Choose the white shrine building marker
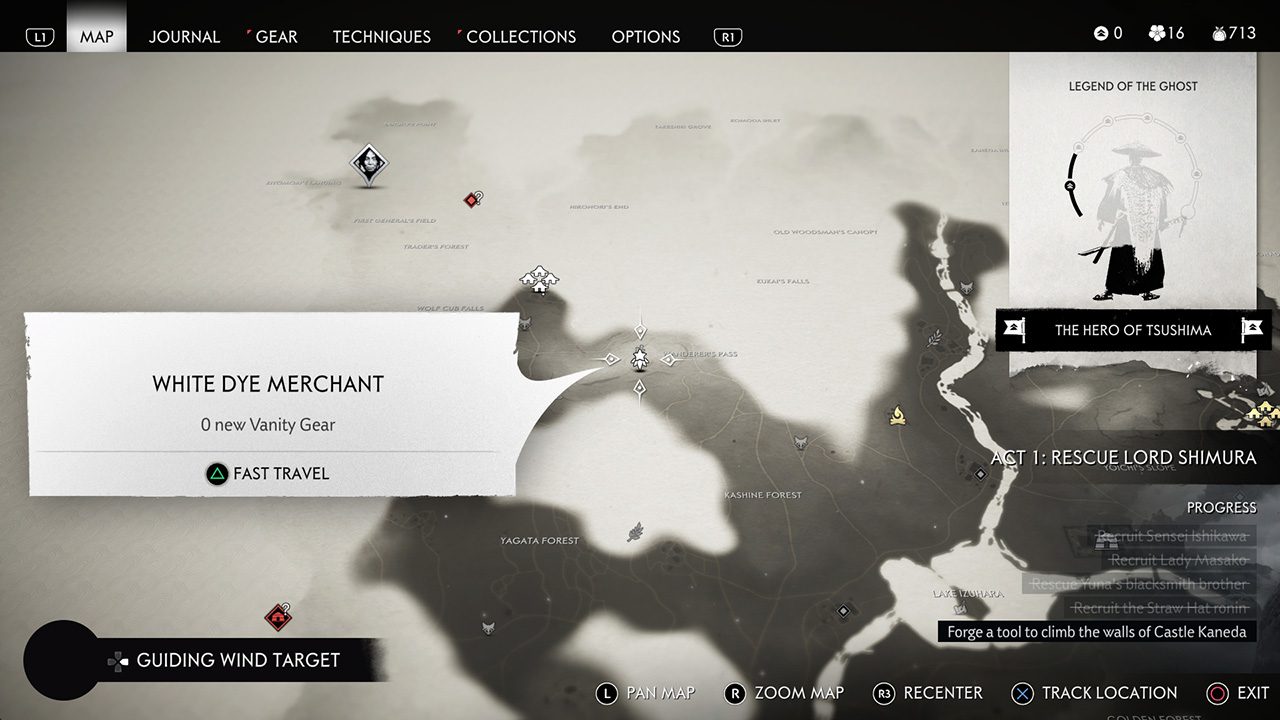This screenshot has height=720, width=1280. pos(539,279)
